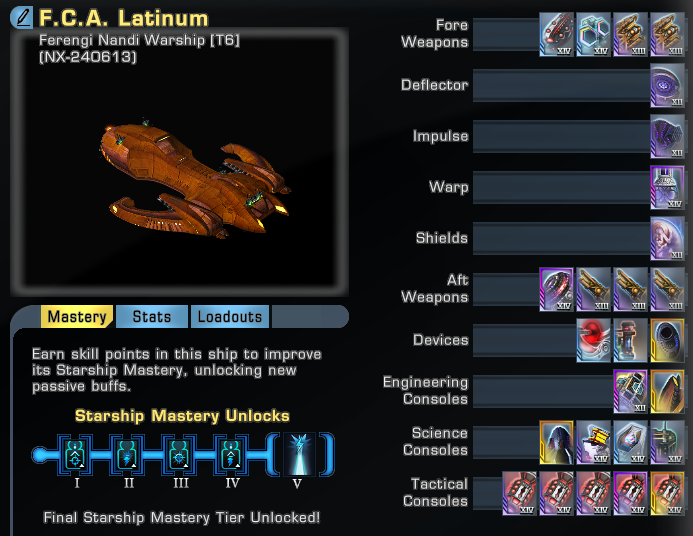This screenshot has width=693, height=536.
Task: Open the Loadouts tab
Action: click(229, 317)
